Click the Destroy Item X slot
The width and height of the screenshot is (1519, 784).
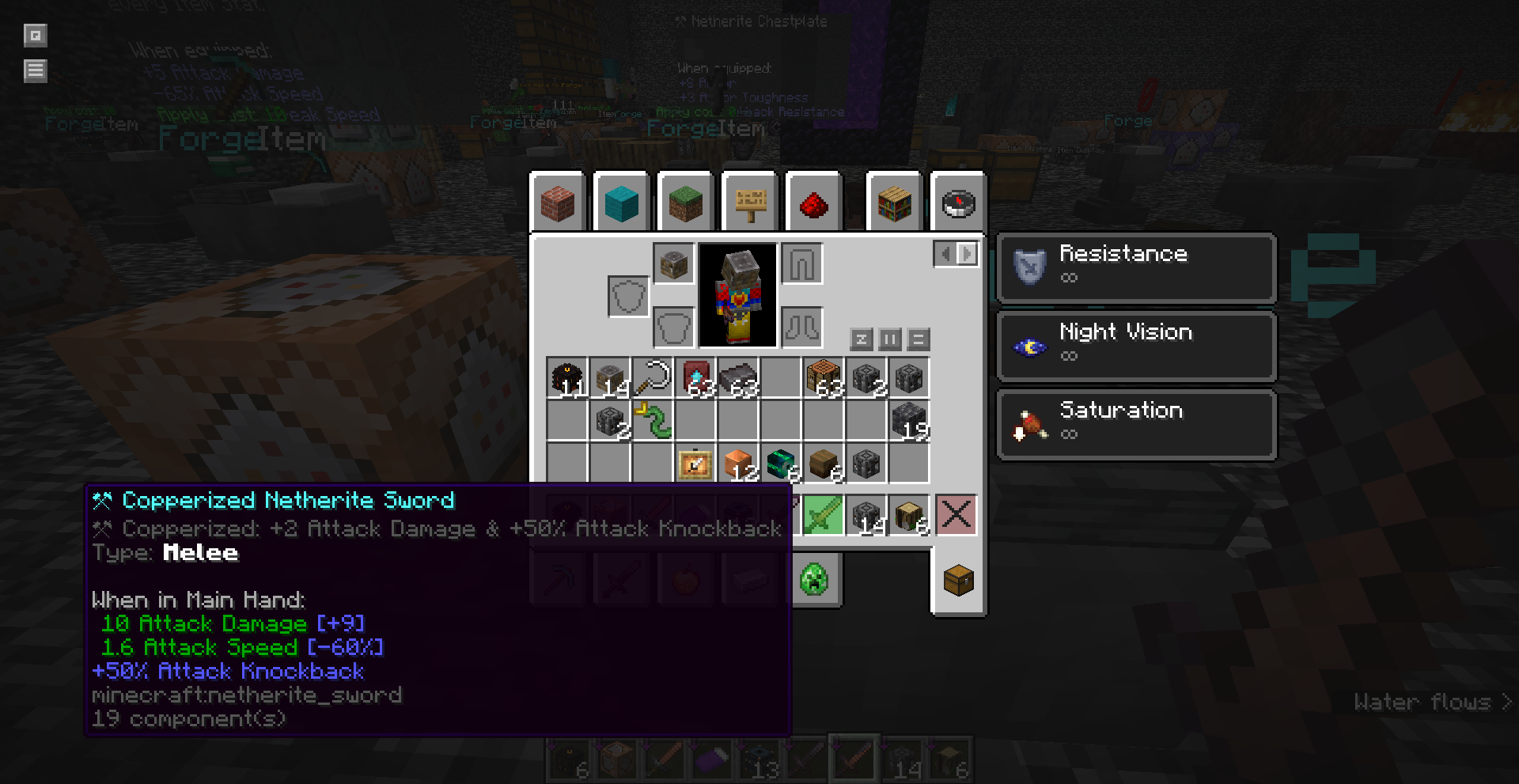click(x=956, y=515)
